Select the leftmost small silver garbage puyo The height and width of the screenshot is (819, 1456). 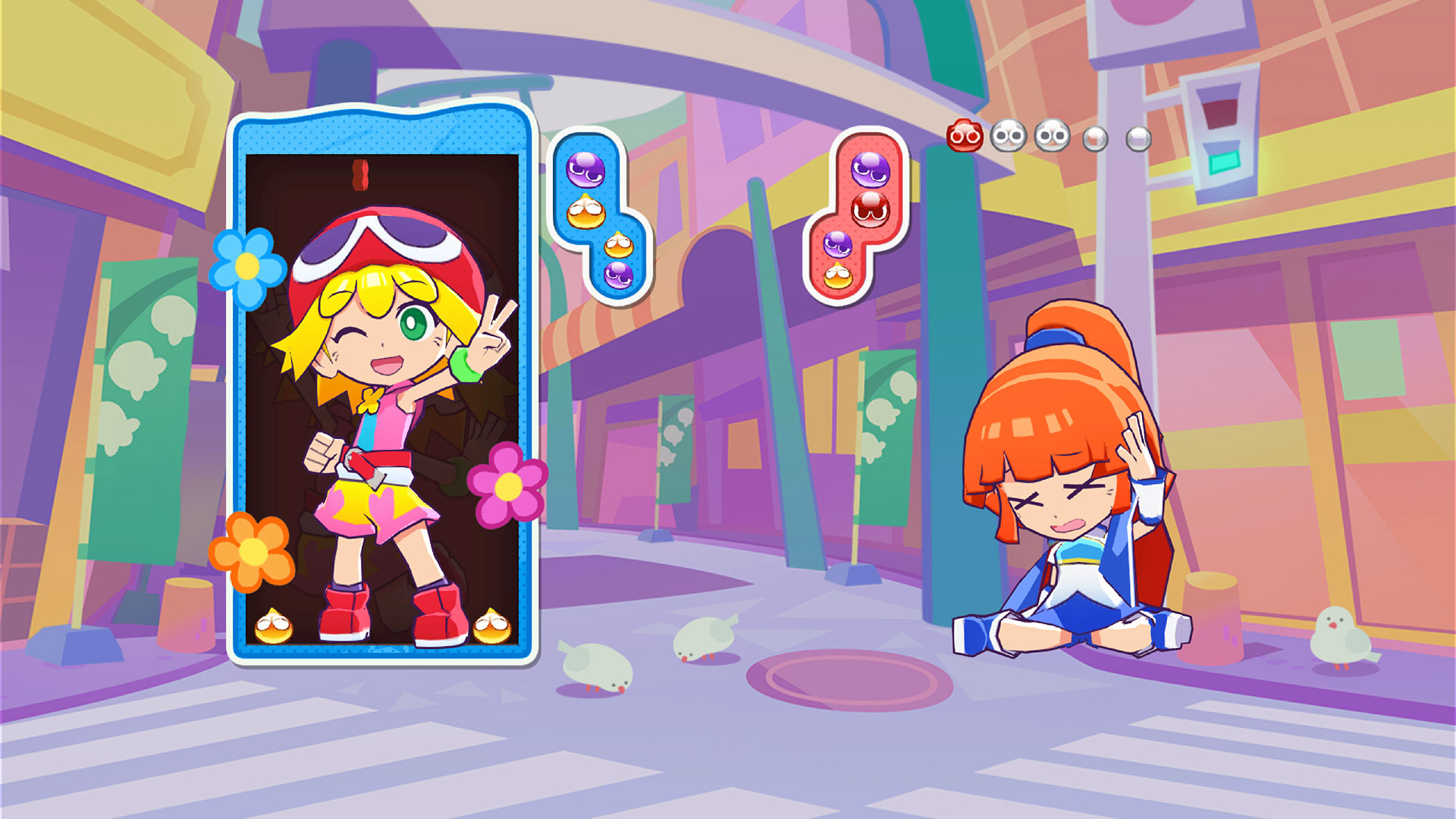[1094, 138]
